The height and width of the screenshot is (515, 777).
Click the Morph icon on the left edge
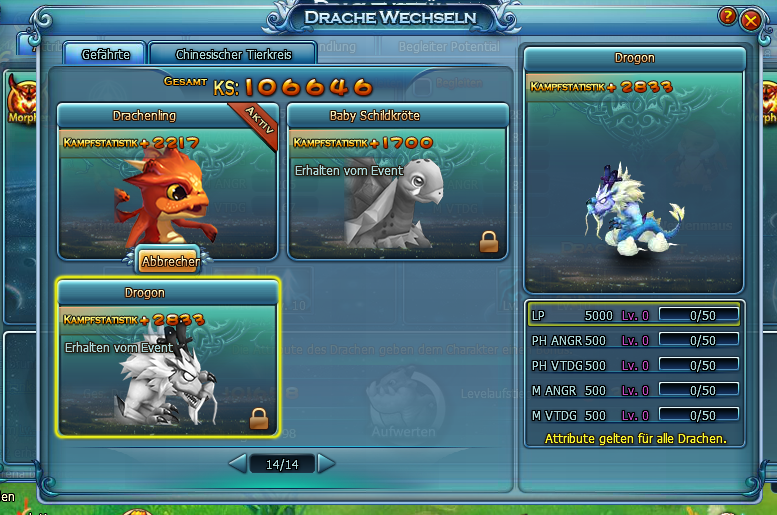pos(16,102)
